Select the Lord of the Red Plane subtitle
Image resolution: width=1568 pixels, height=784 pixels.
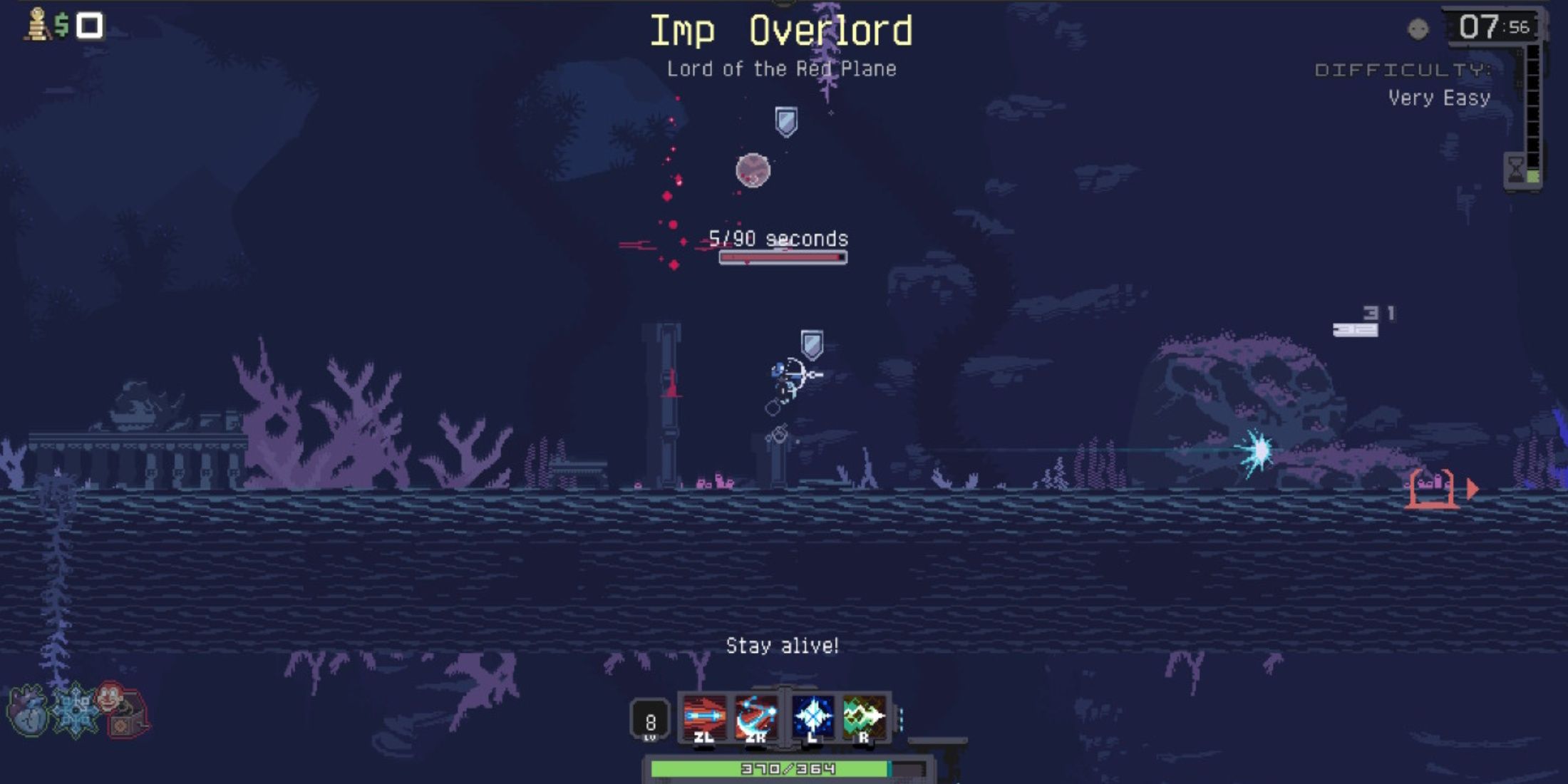coord(783,69)
